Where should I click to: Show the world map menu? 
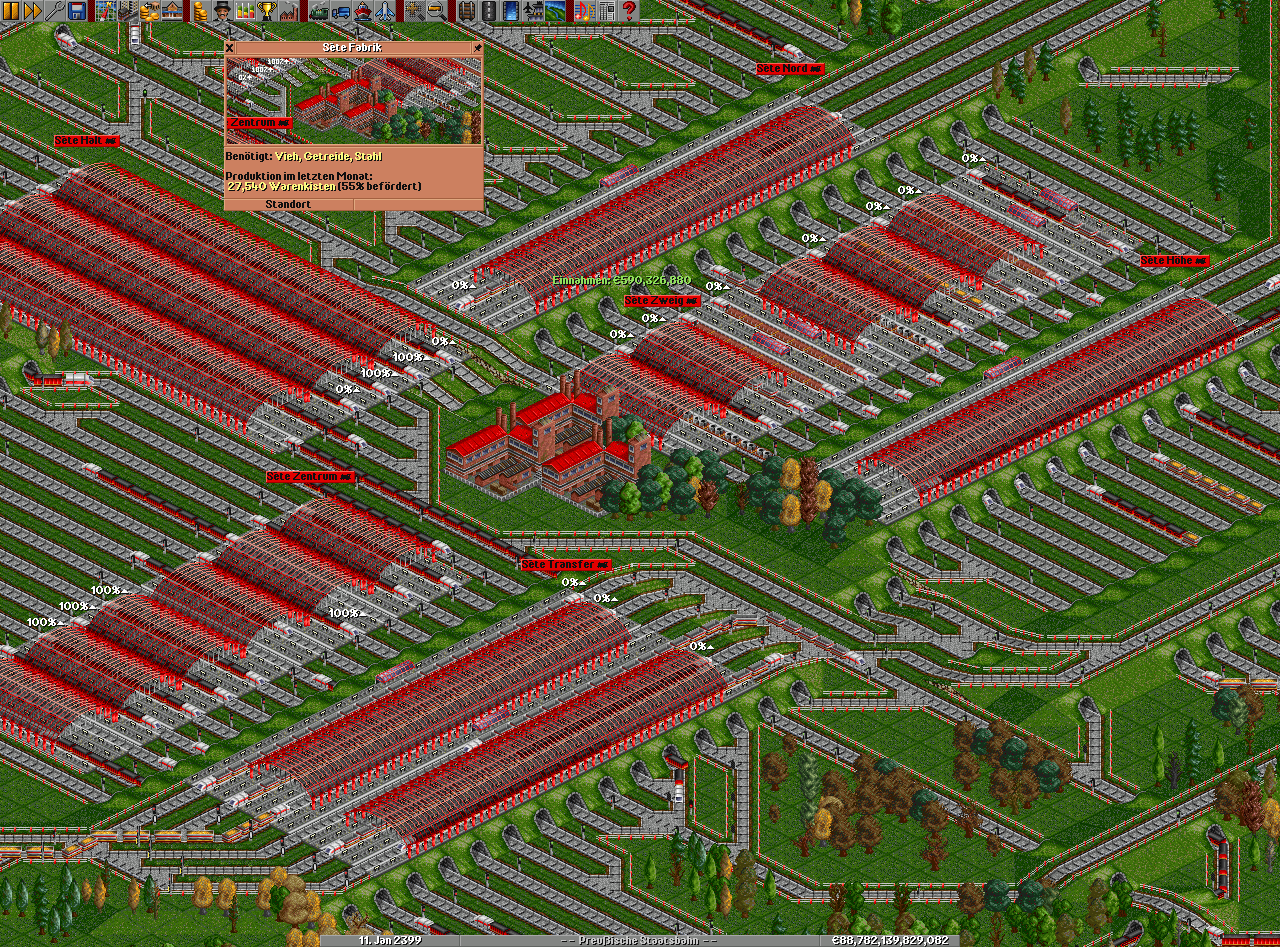pyautogui.click(x=105, y=11)
